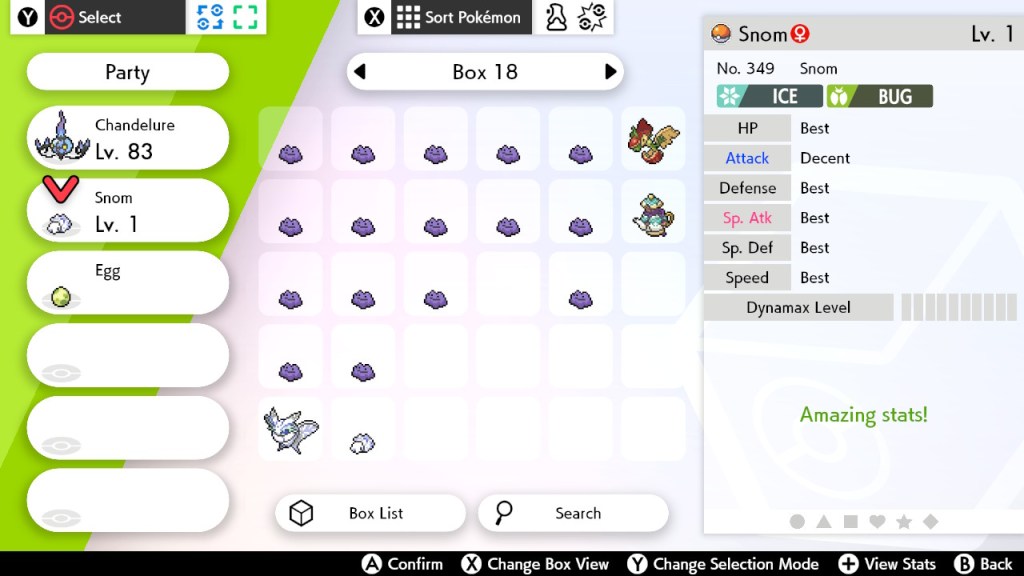Toggle the heart marking on Snom

point(877,521)
